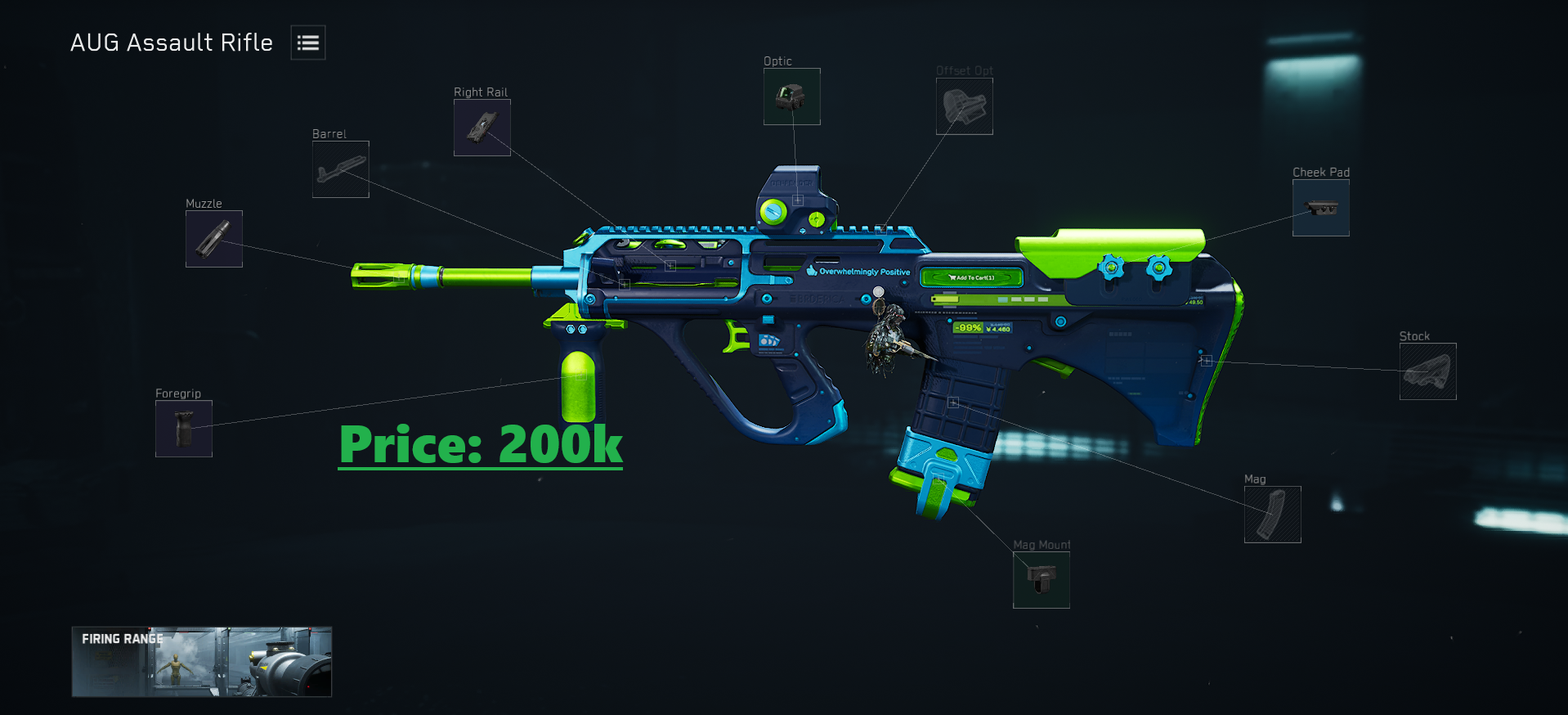Open the Offset Optic slot
Viewport: 1568px width, 715px height.
[x=965, y=106]
